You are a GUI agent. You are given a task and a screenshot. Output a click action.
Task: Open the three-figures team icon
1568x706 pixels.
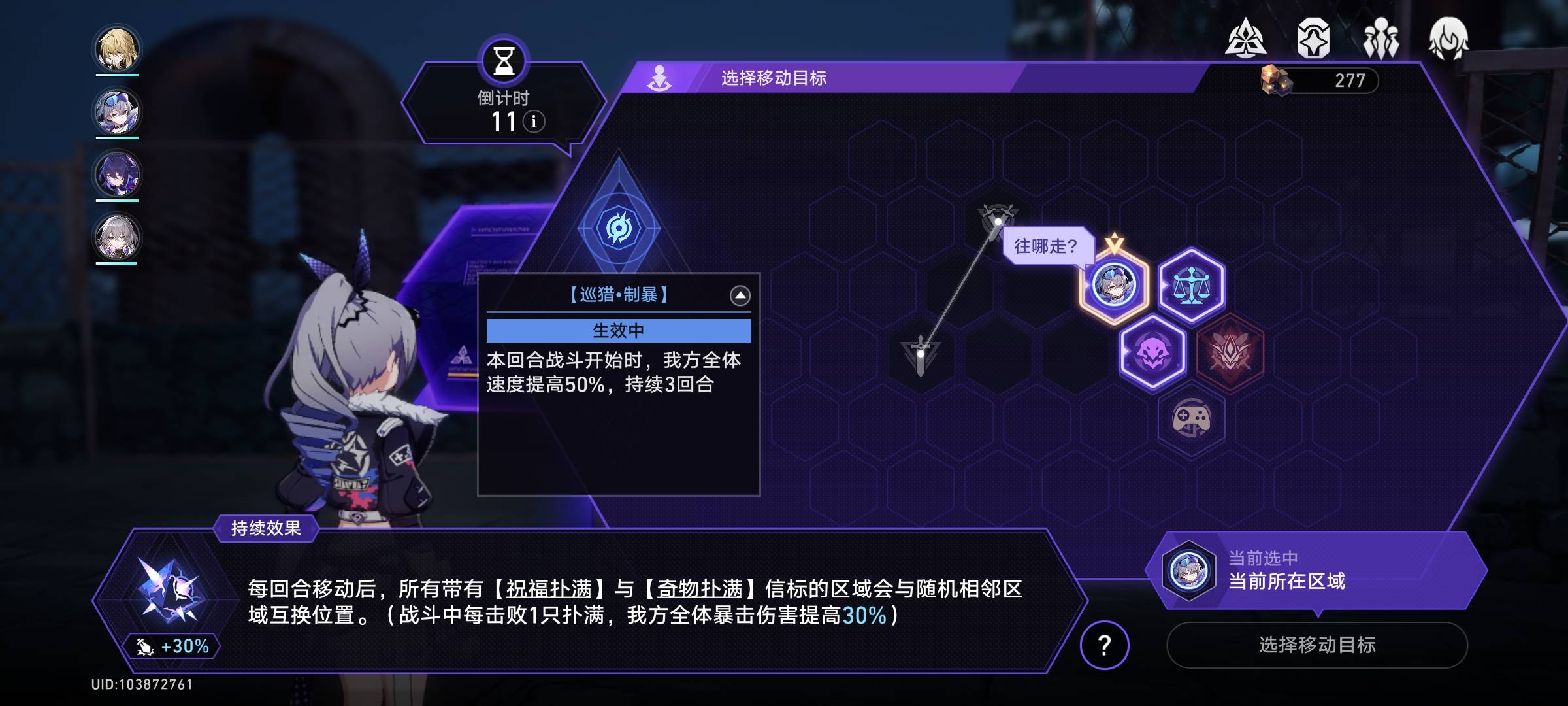pyautogui.click(x=1380, y=39)
